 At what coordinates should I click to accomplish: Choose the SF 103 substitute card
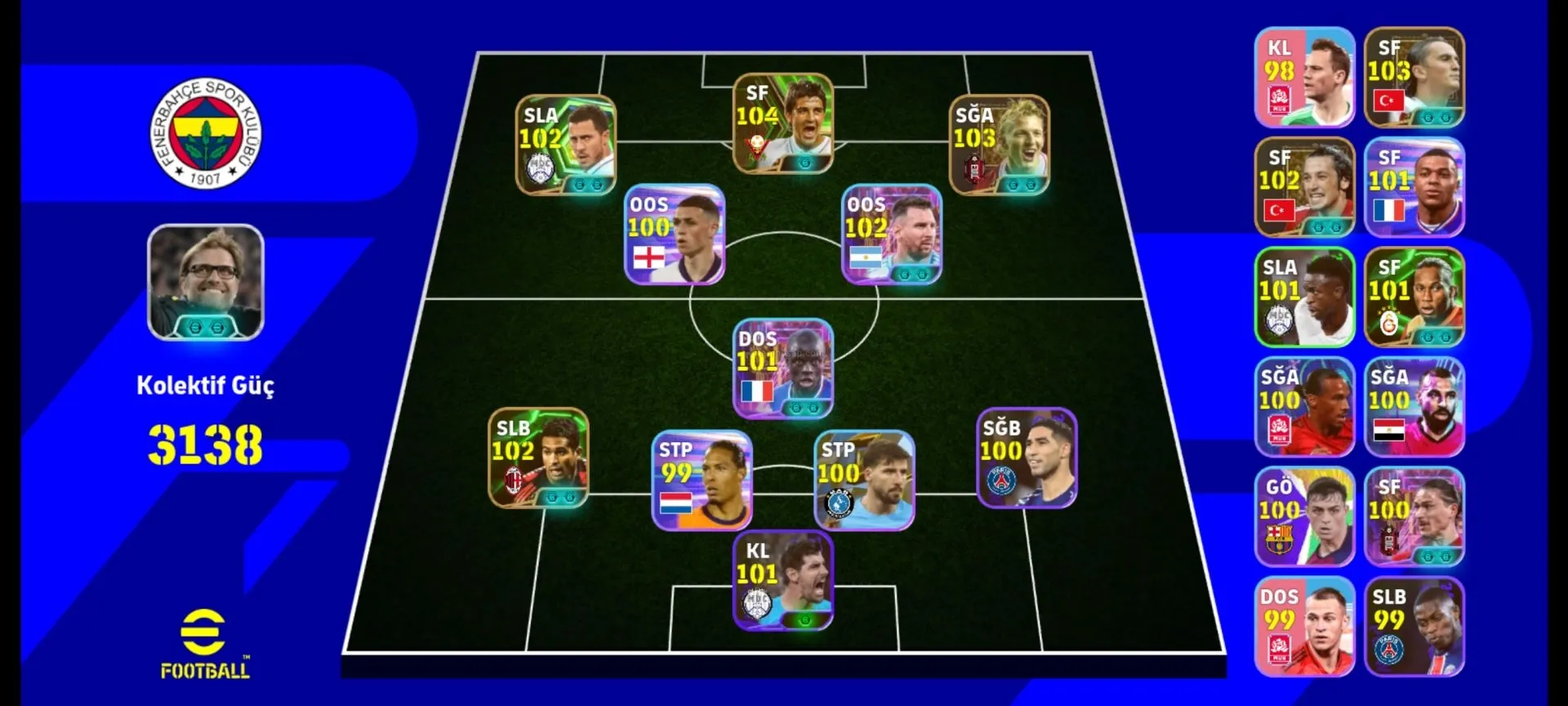pyautogui.click(x=1414, y=78)
